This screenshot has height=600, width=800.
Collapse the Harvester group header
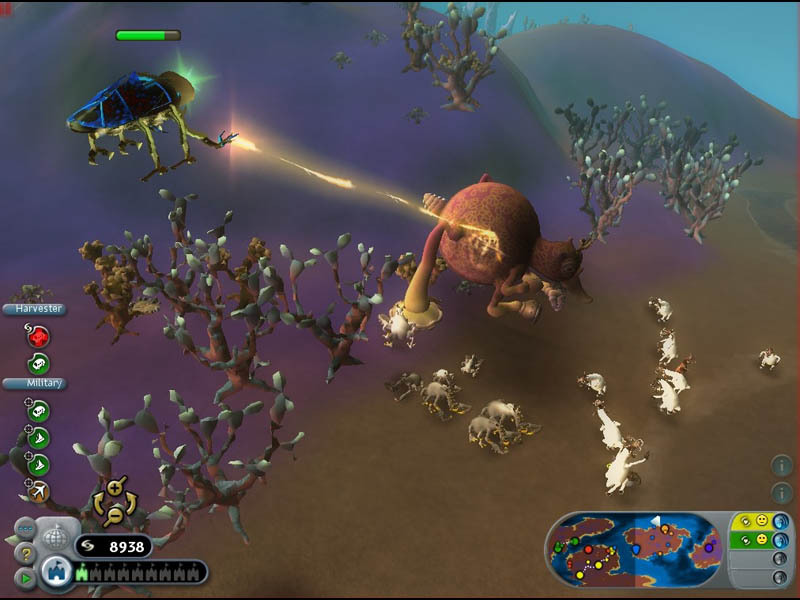pos(36,309)
